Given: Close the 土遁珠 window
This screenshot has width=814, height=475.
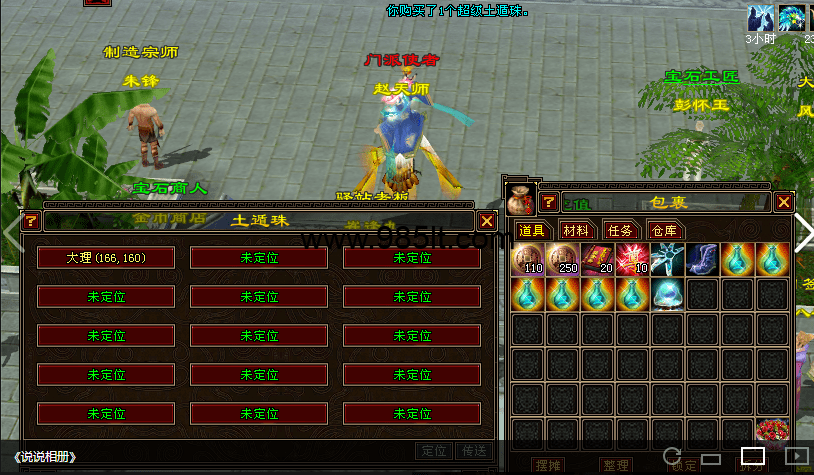Looking at the screenshot, I should (x=487, y=221).
